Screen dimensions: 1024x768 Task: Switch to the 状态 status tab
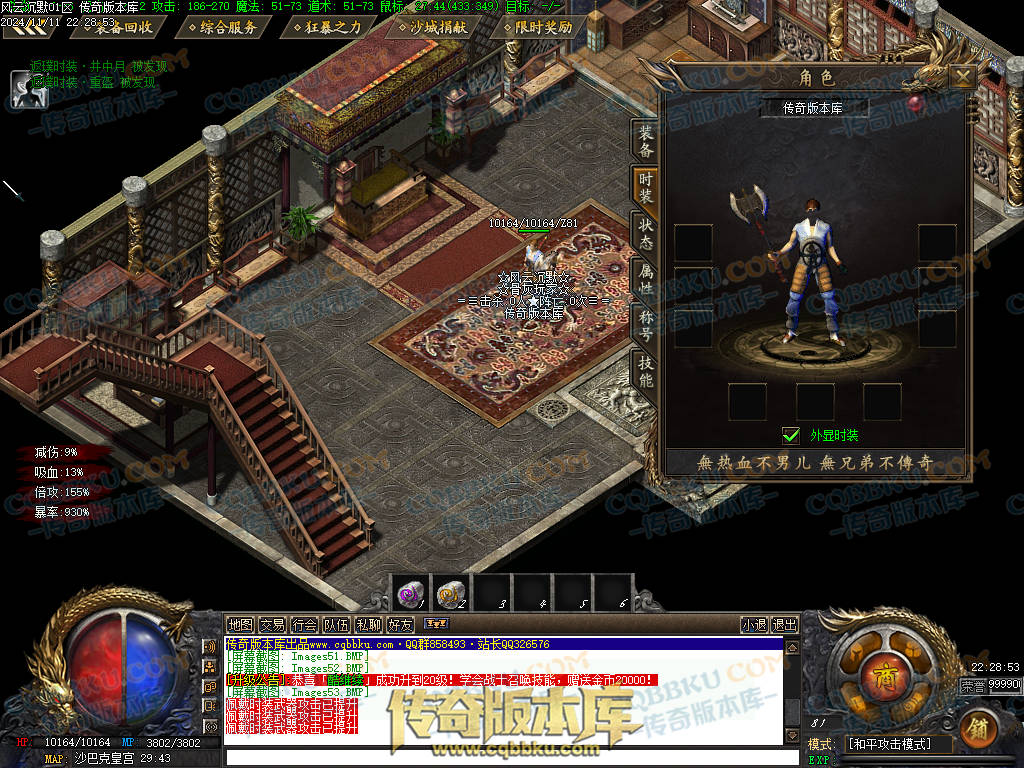pos(646,233)
